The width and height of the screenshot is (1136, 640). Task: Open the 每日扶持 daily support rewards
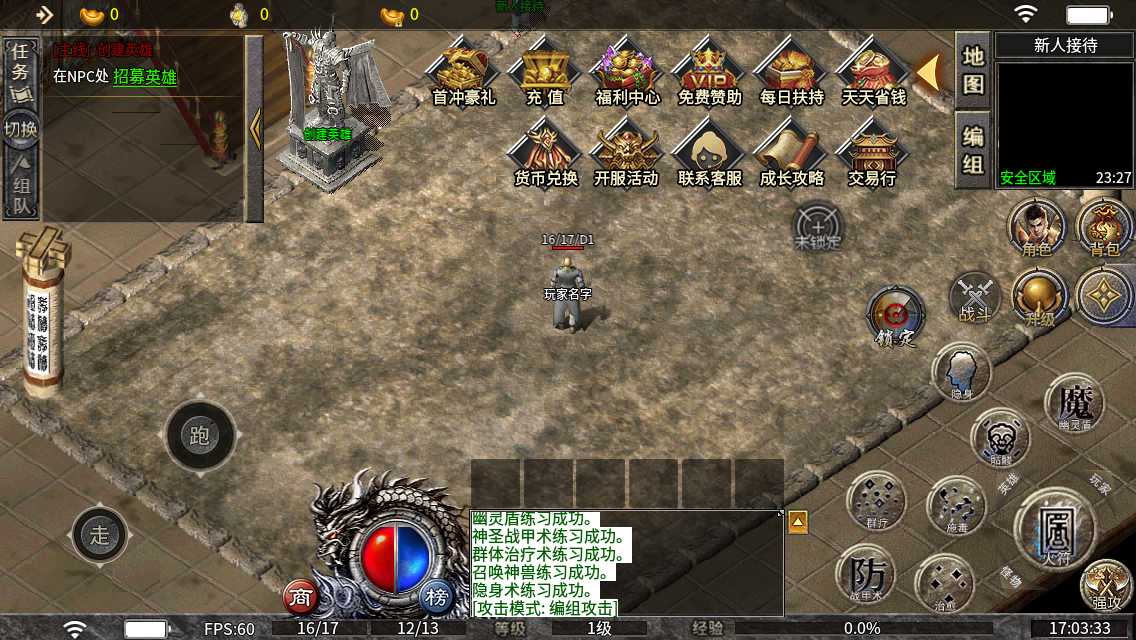pos(791,73)
